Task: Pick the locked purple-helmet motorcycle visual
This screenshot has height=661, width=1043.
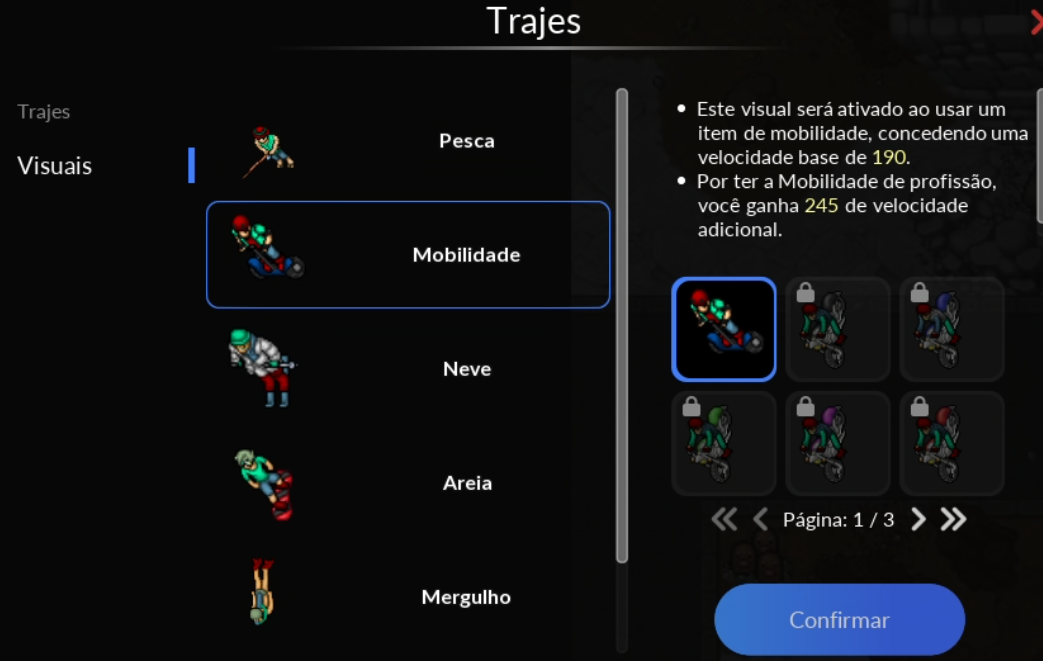Action: coord(838,443)
